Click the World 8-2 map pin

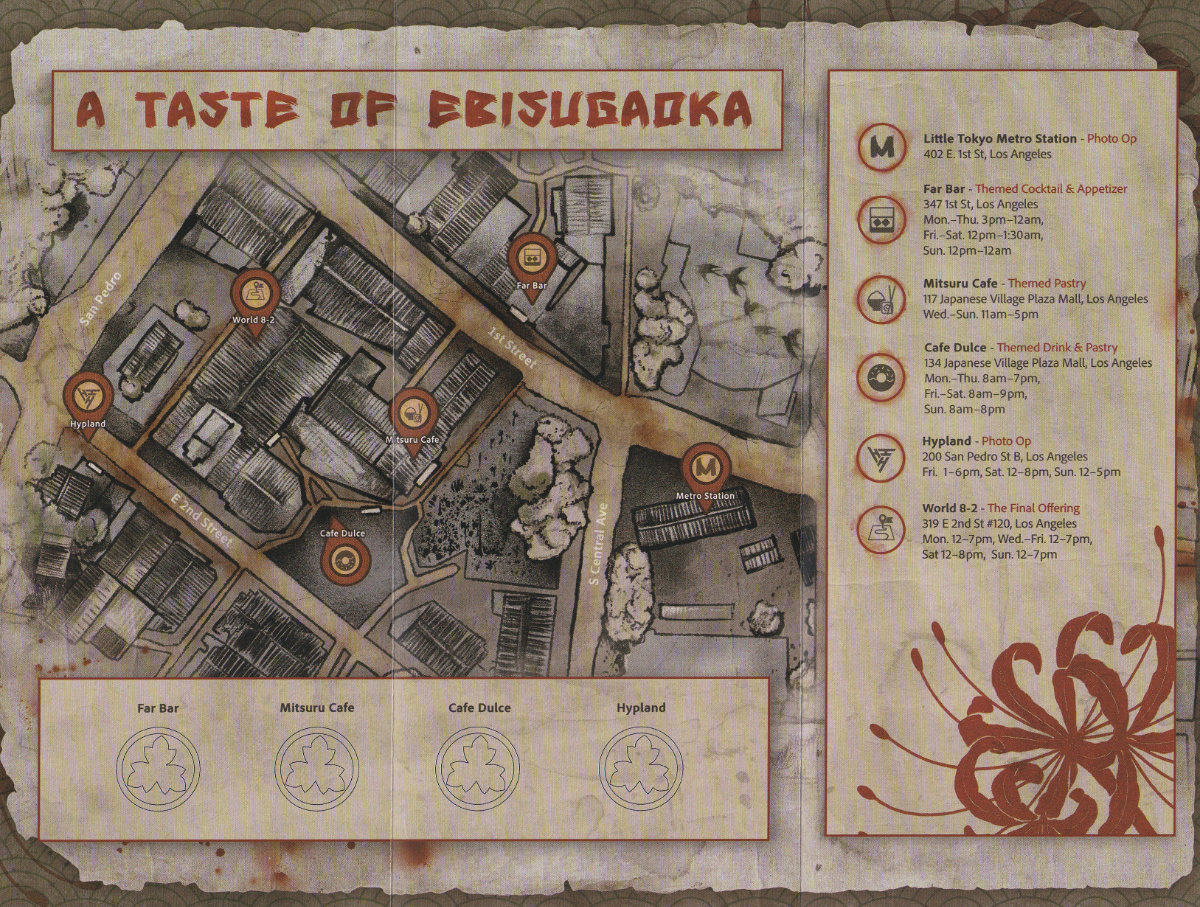click(253, 294)
